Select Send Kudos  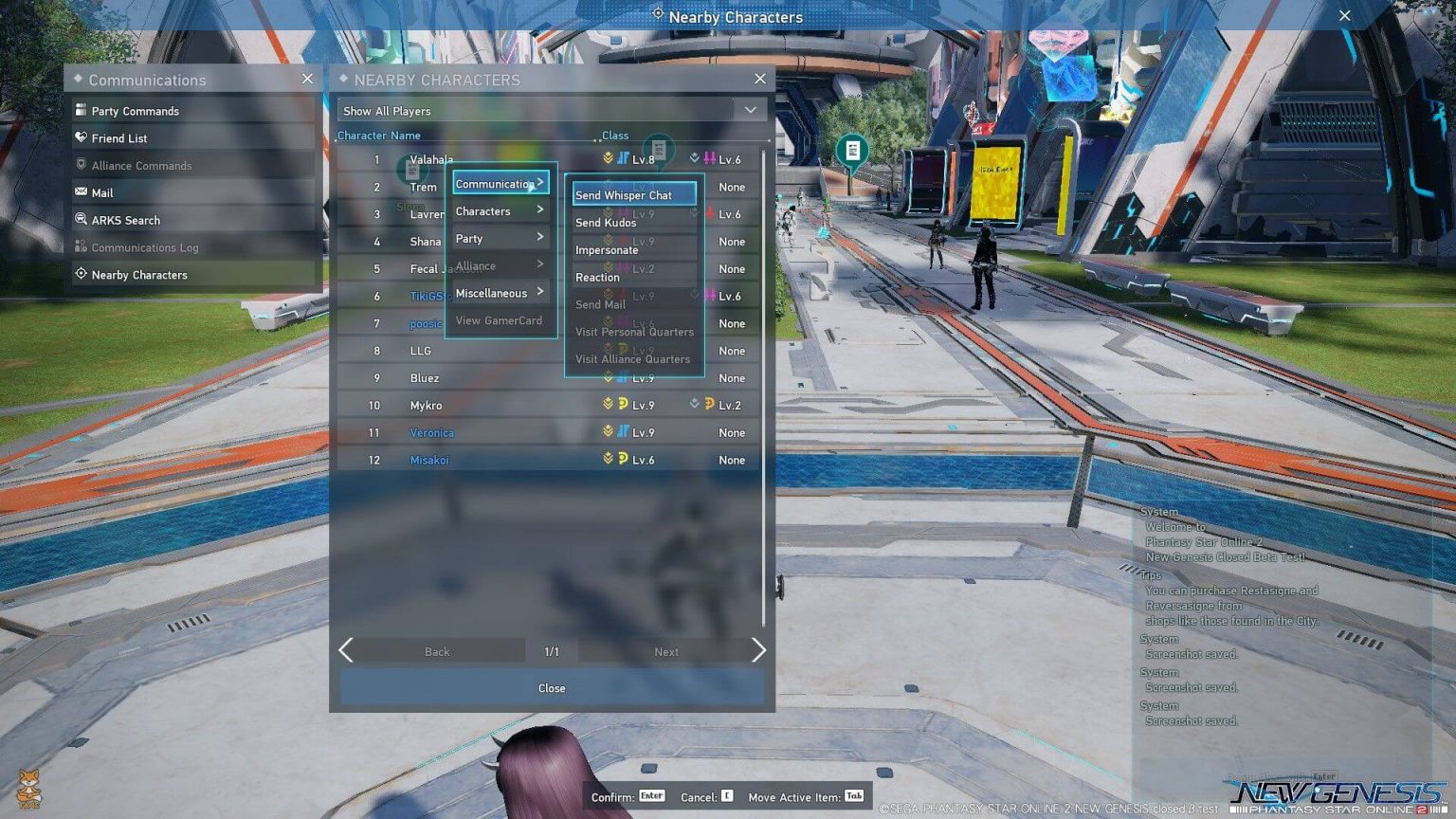coord(606,223)
